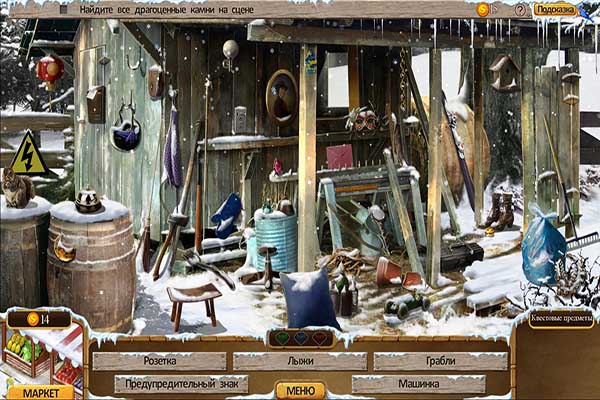Screen dimensions: 600x400
Task: Click the three gems indicator above the list
Action: [x=300, y=338]
